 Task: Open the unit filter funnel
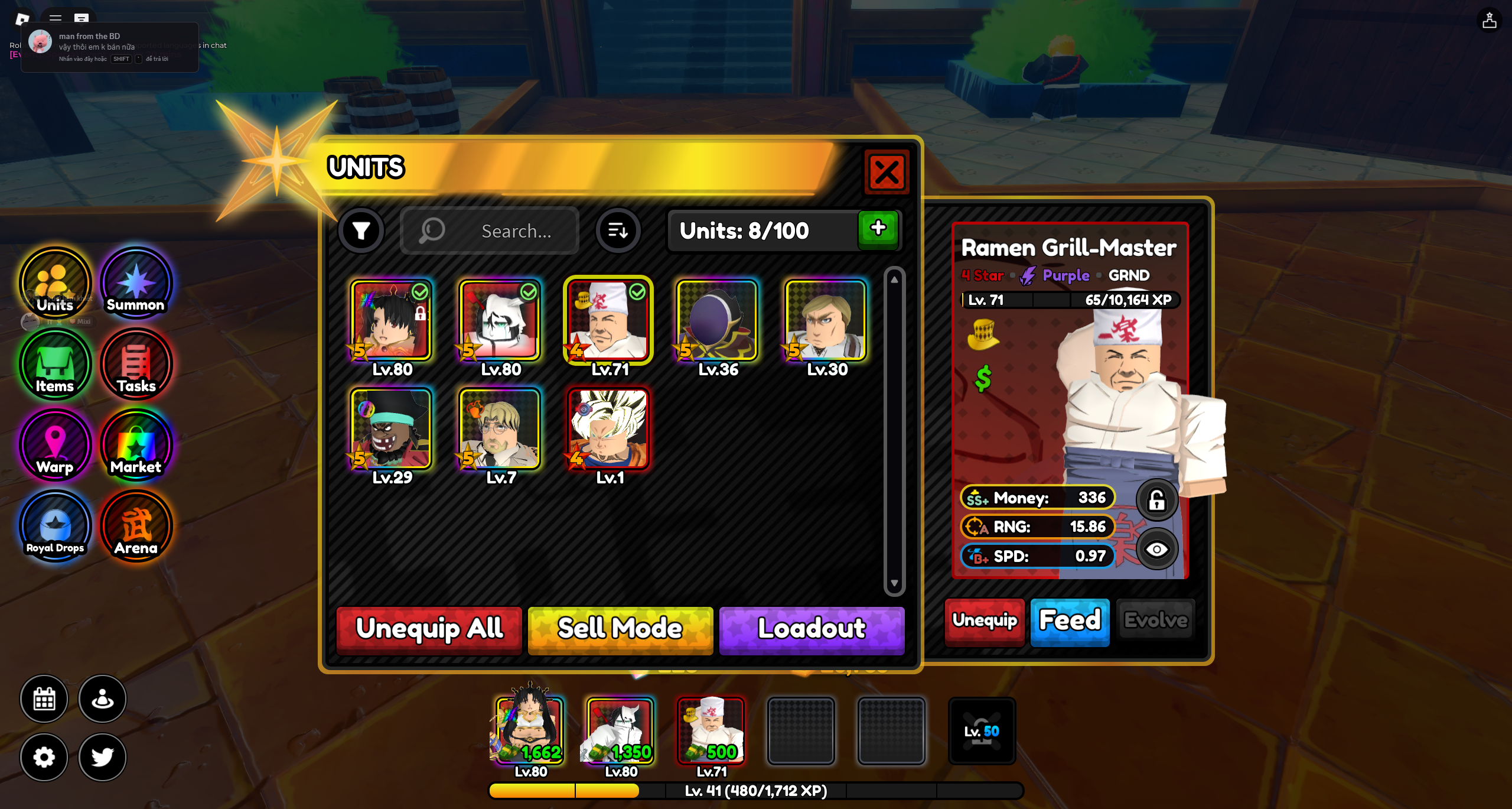361,230
